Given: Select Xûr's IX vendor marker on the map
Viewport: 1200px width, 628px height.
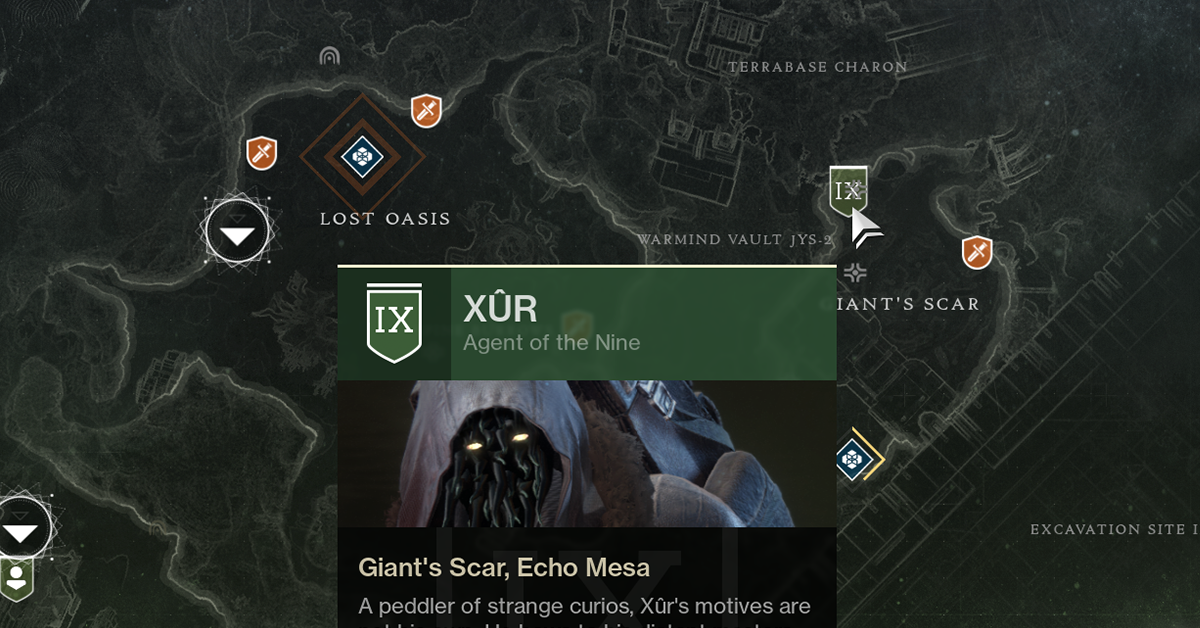Looking at the screenshot, I should [847, 190].
